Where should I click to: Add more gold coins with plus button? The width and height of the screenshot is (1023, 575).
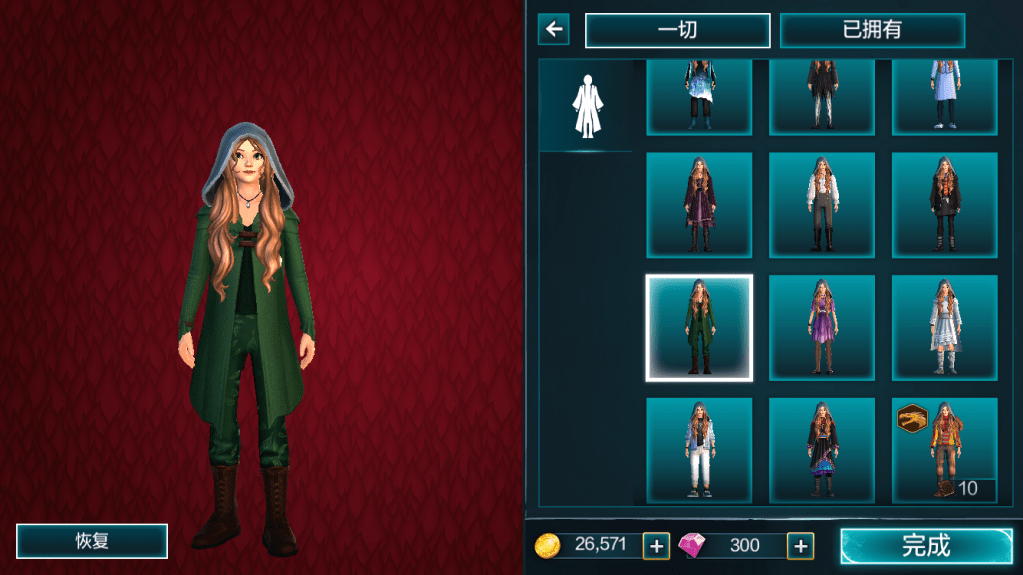(656, 545)
